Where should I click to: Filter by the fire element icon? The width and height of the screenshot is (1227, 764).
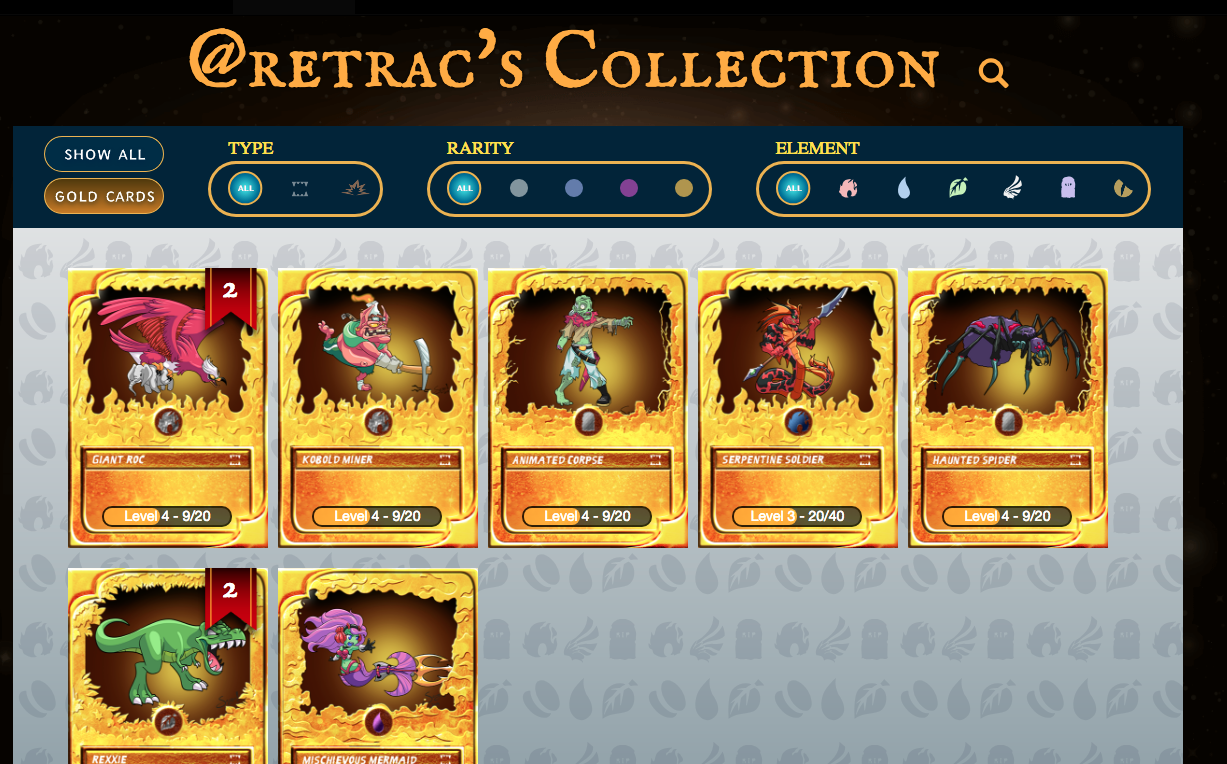pos(848,188)
